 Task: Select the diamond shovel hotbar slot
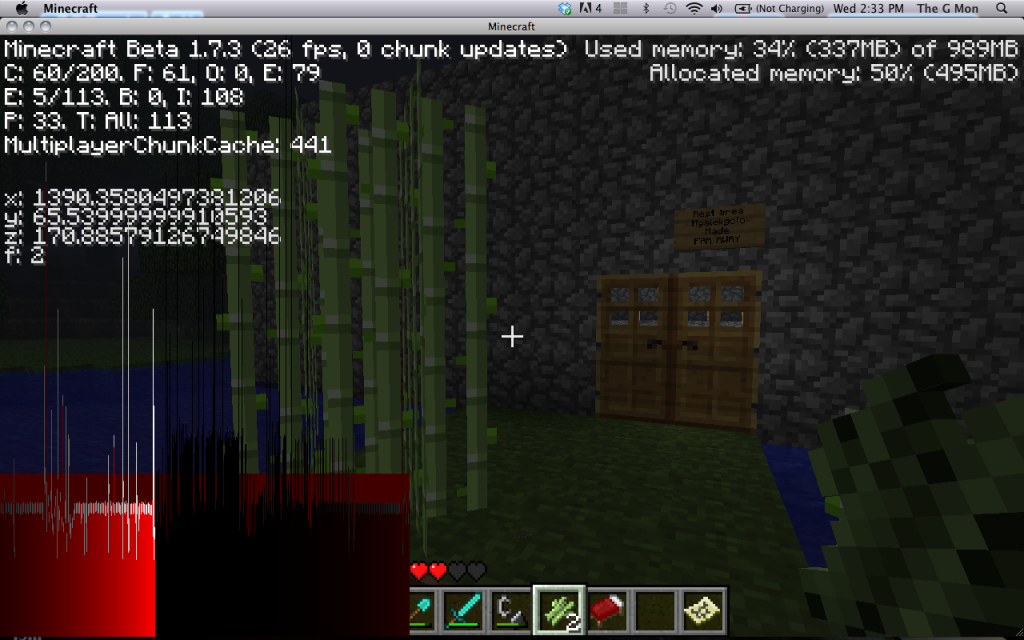pyautogui.click(x=422, y=609)
